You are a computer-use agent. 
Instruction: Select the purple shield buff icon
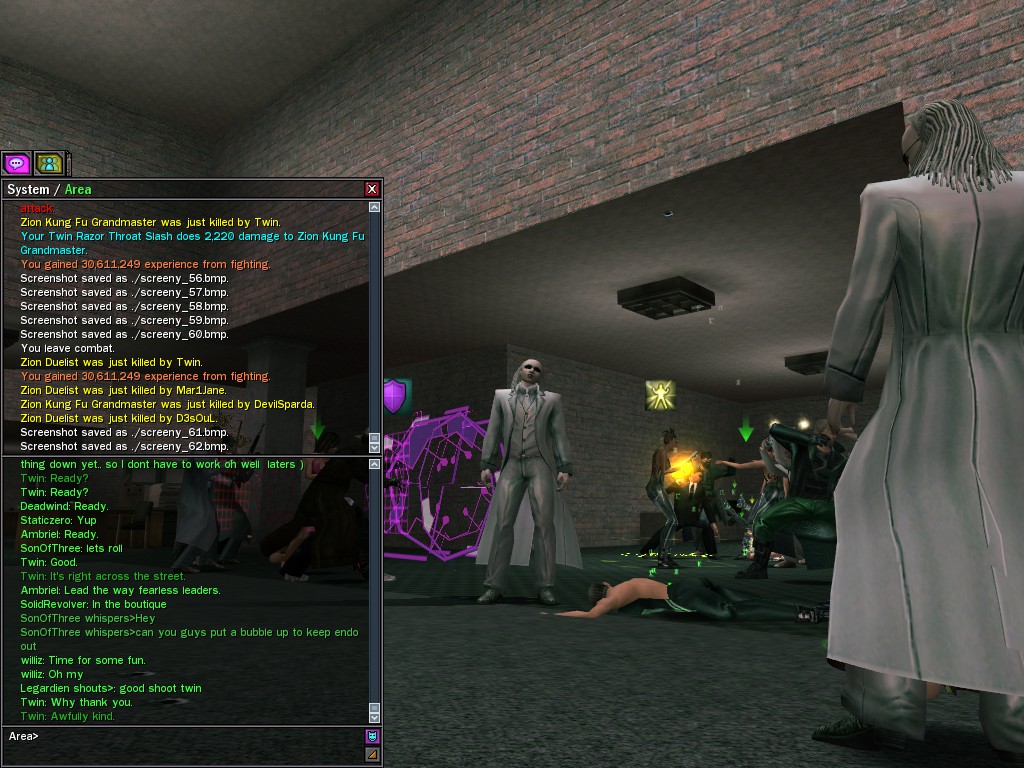[395, 396]
